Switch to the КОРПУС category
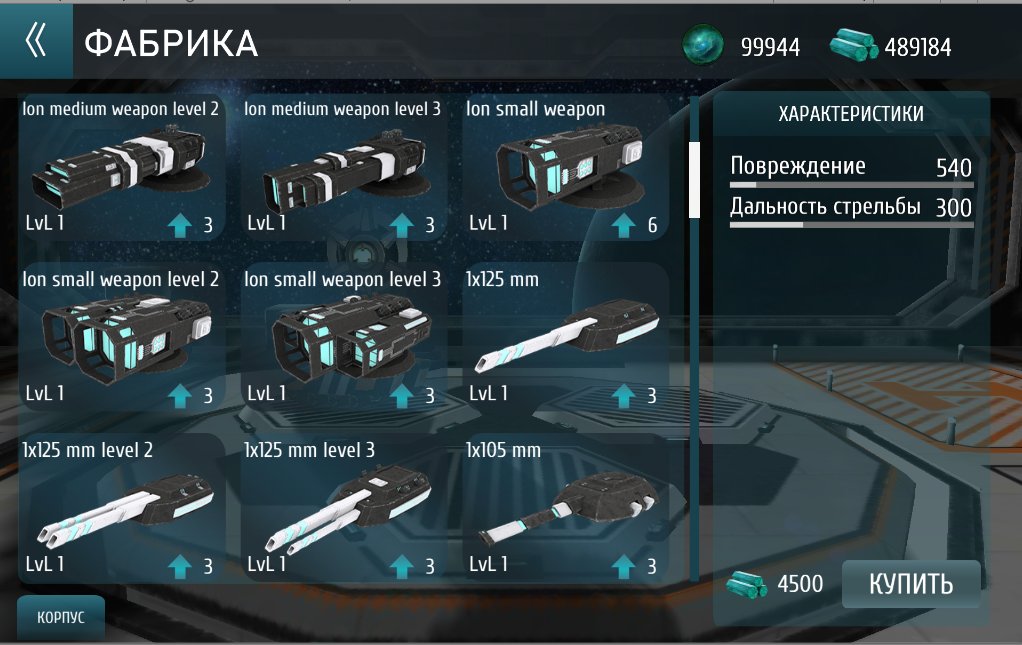This screenshot has width=1022, height=645. (61, 617)
